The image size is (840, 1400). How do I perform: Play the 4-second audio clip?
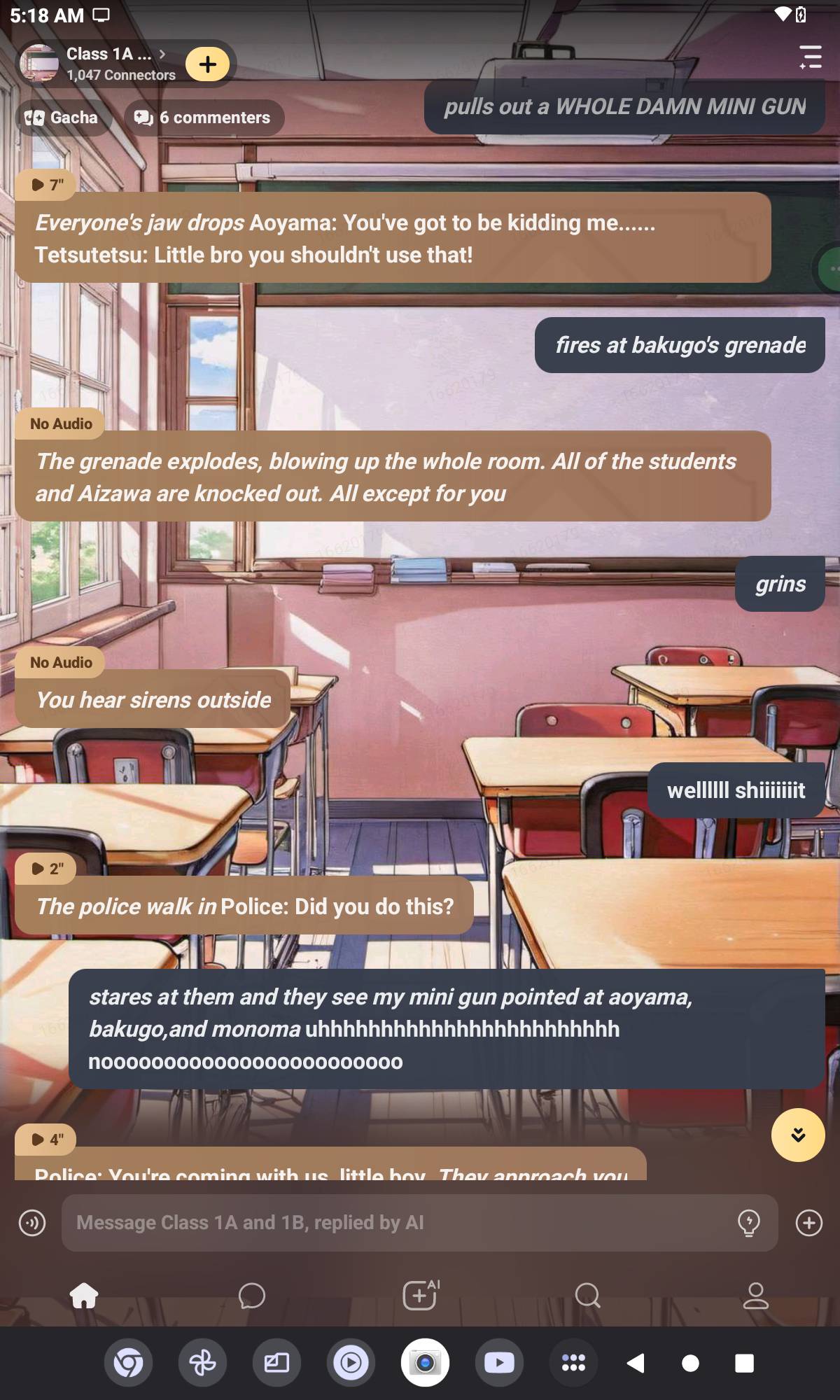[x=46, y=1140]
